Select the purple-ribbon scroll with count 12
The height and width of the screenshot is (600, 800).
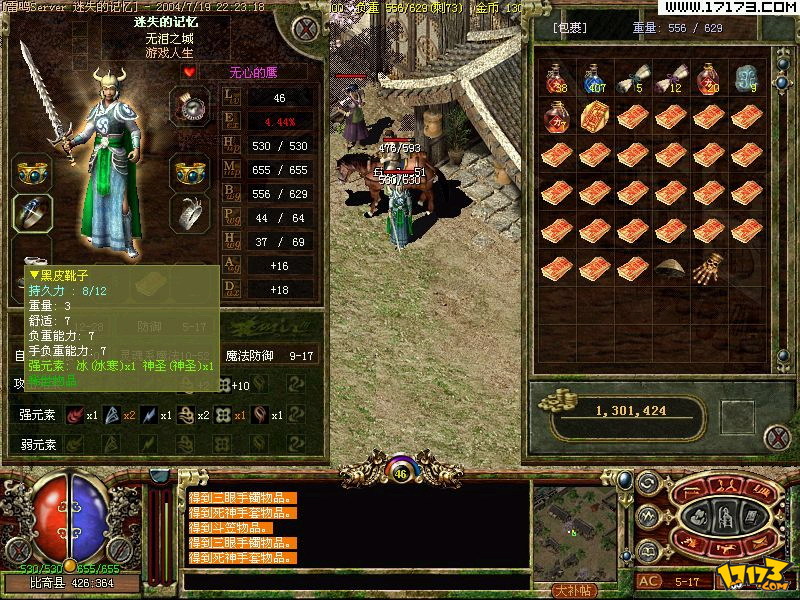(x=670, y=79)
